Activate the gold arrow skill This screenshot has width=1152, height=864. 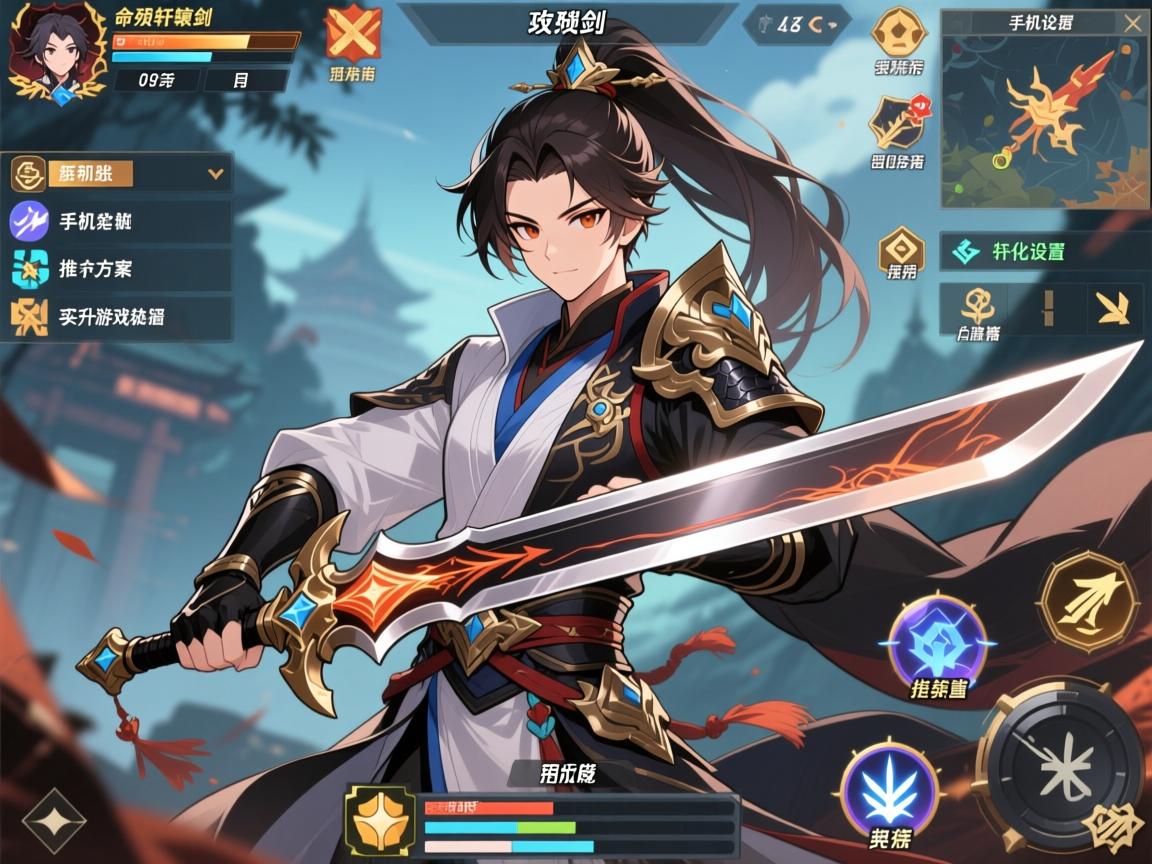pyautogui.click(x=1088, y=602)
